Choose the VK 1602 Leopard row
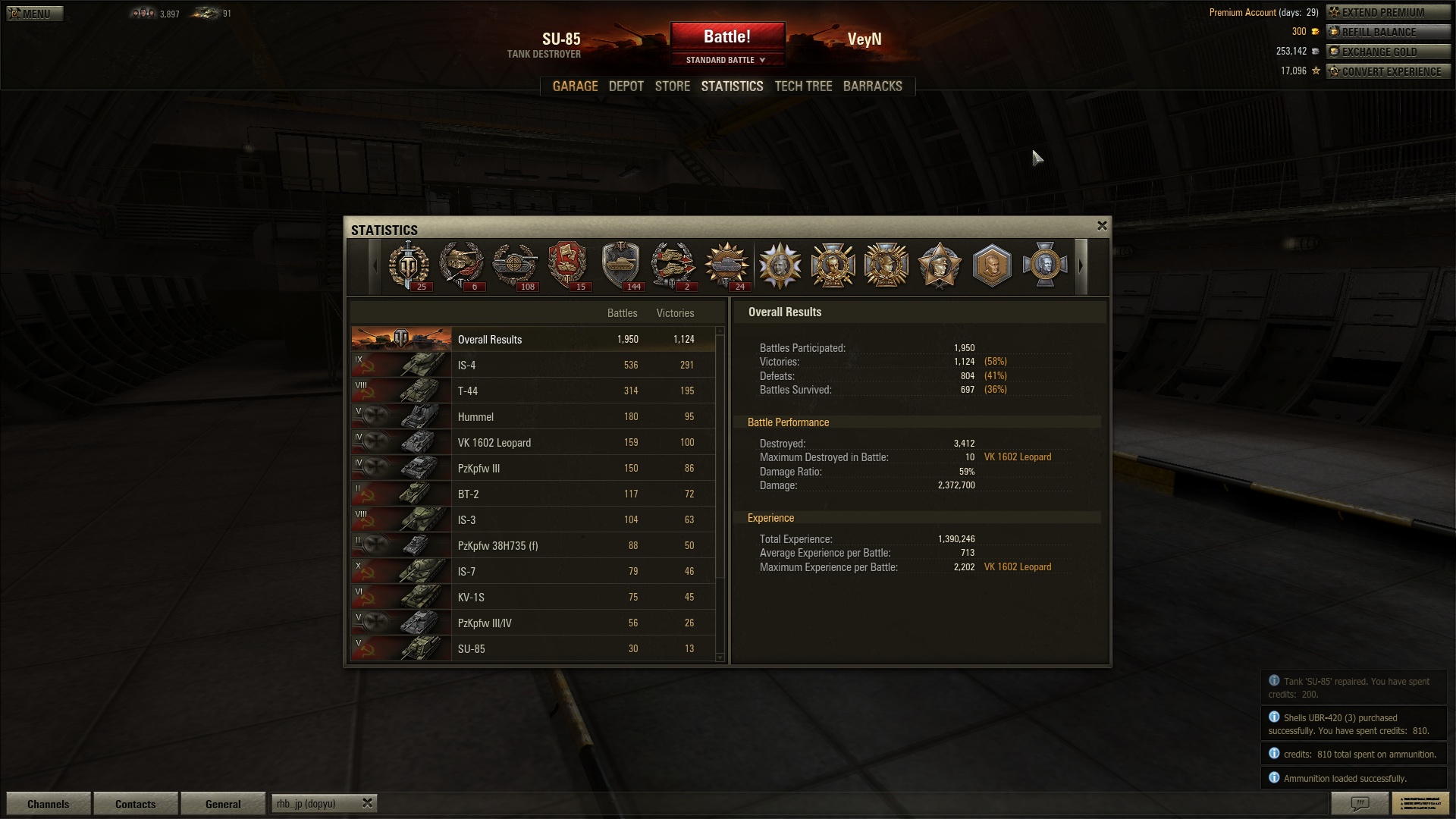1456x819 pixels. click(x=532, y=443)
